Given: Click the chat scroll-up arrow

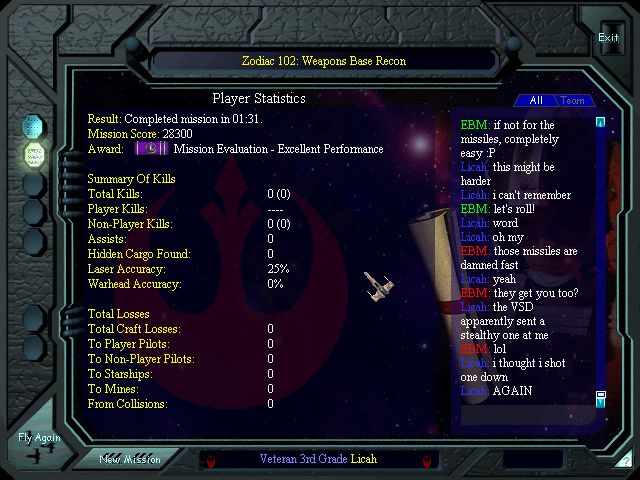Looking at the screenshot, I should tap(600, 123).
